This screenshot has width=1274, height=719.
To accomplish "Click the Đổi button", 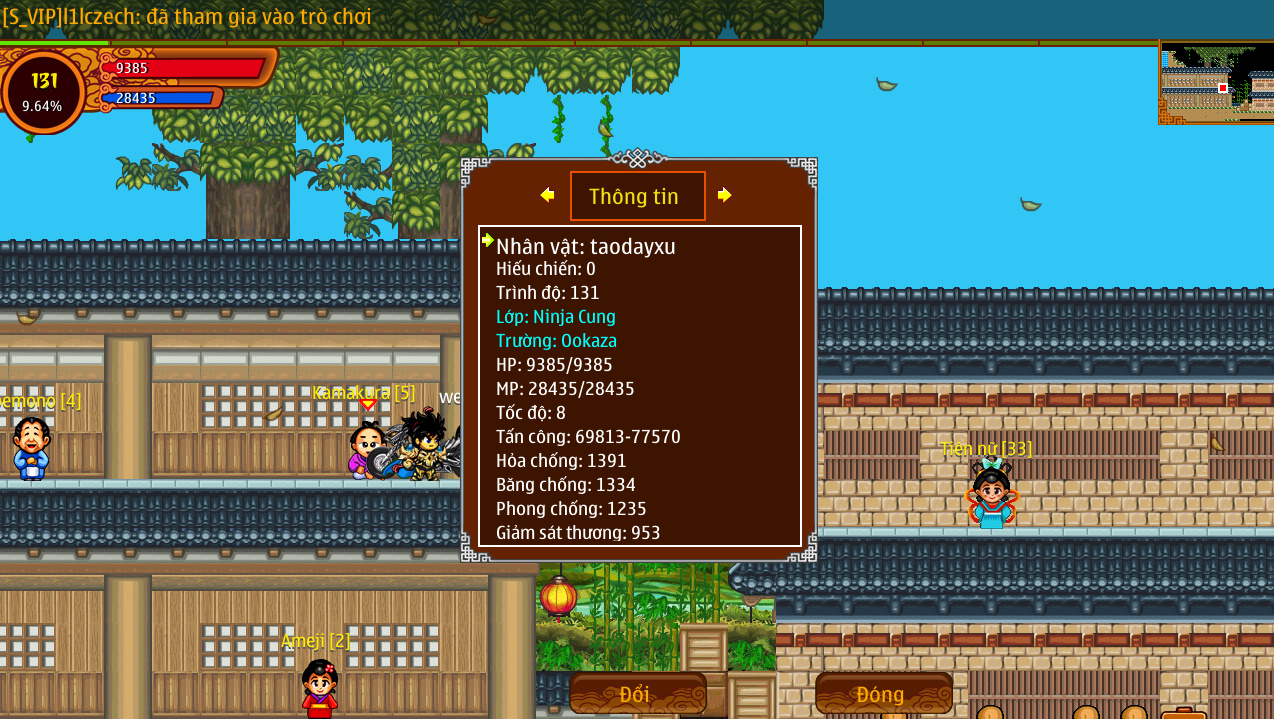I will point(637,693).
